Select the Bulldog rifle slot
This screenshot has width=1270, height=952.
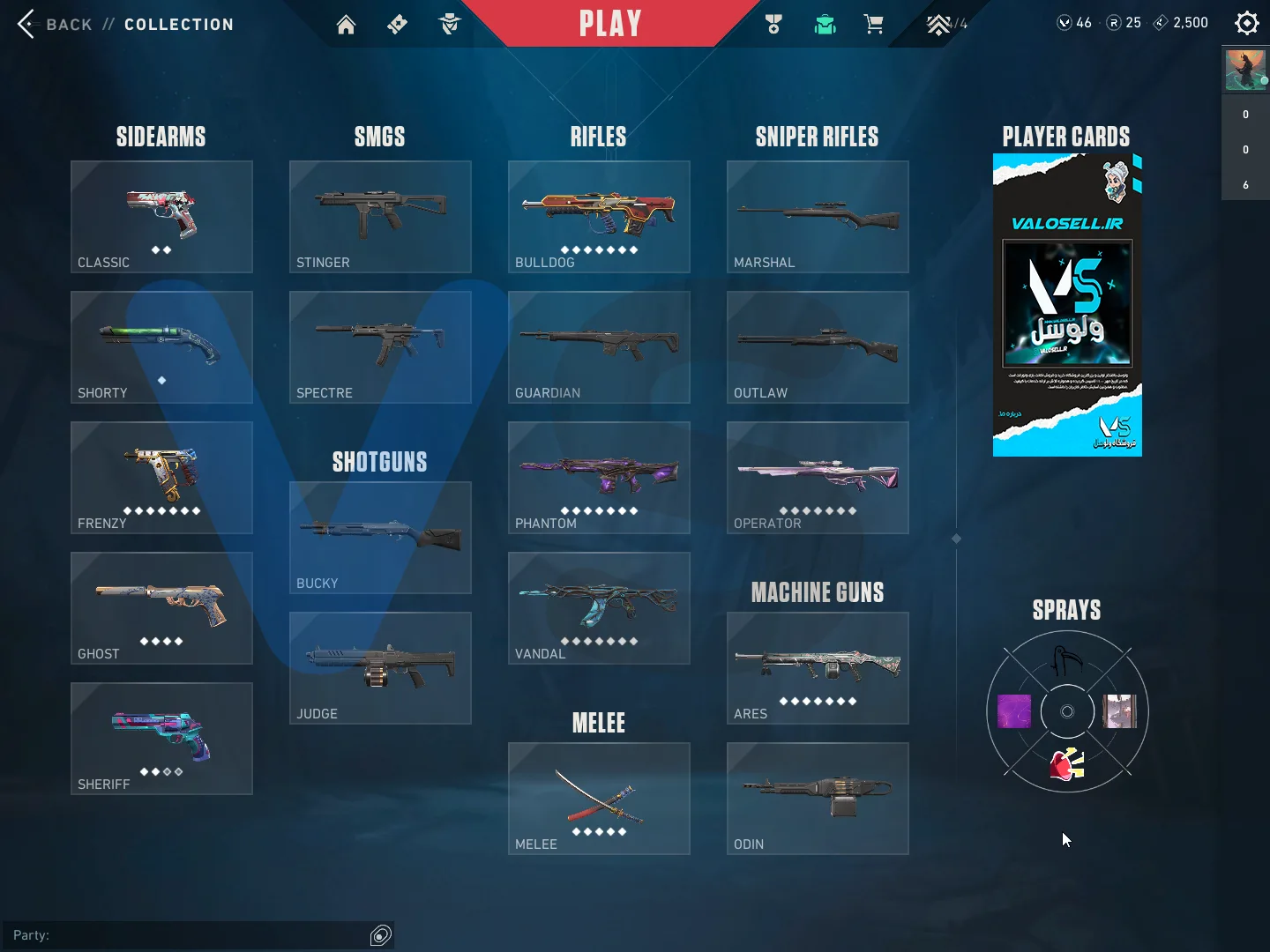(x=599, y=217)
